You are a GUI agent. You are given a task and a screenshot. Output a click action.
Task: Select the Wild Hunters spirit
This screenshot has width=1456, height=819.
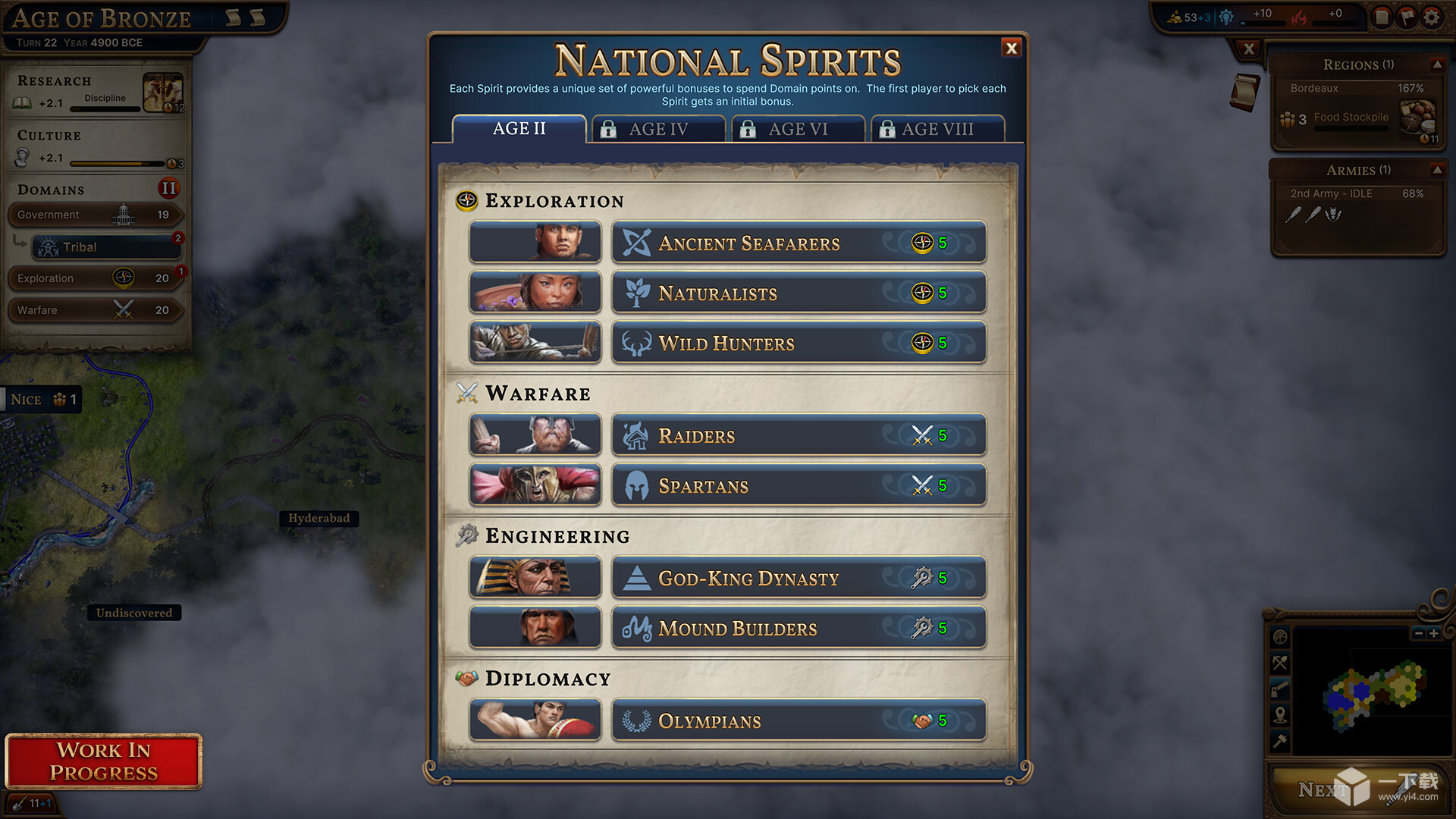799,343
